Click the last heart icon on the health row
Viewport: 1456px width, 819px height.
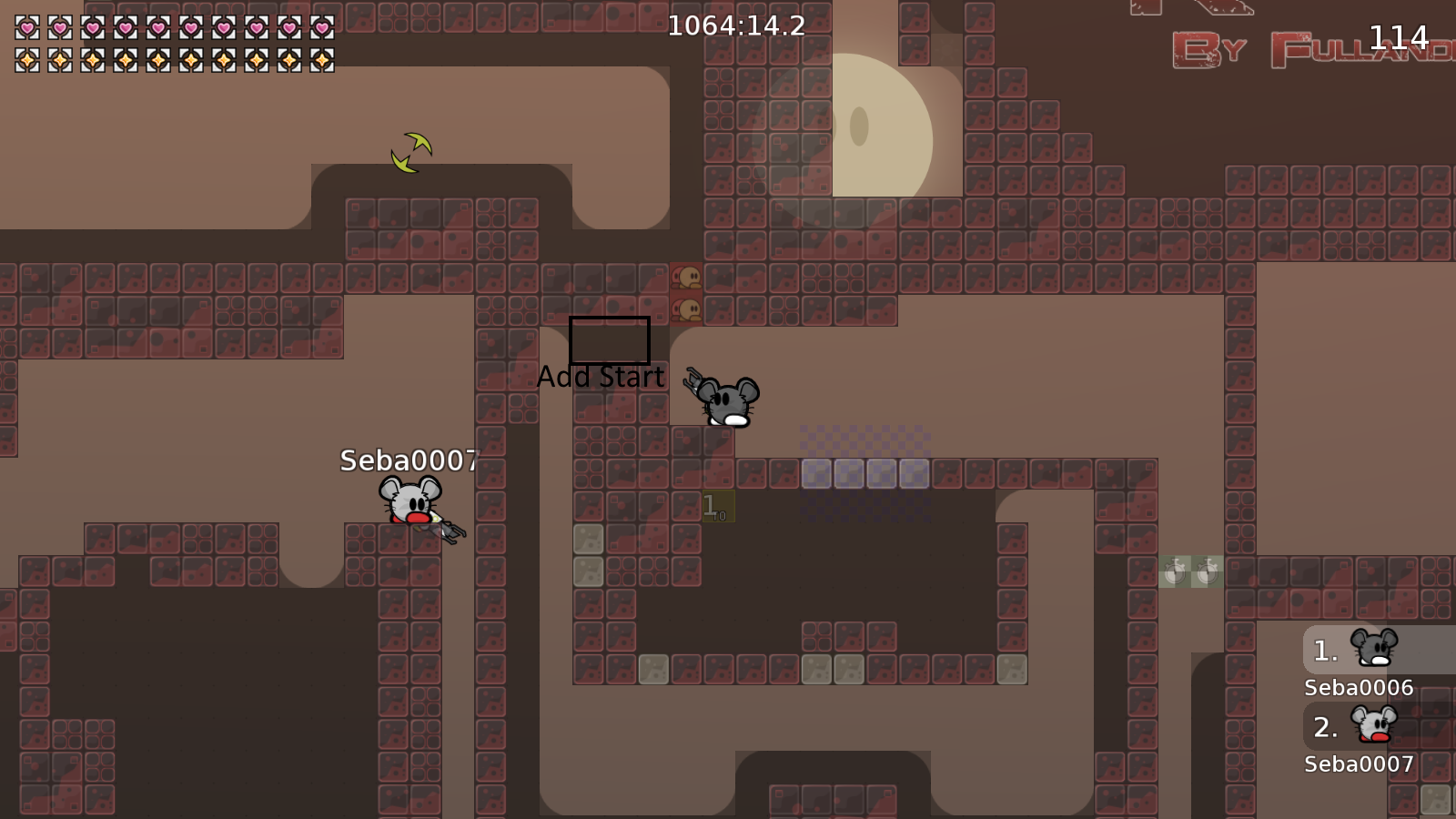coord(321,27)
